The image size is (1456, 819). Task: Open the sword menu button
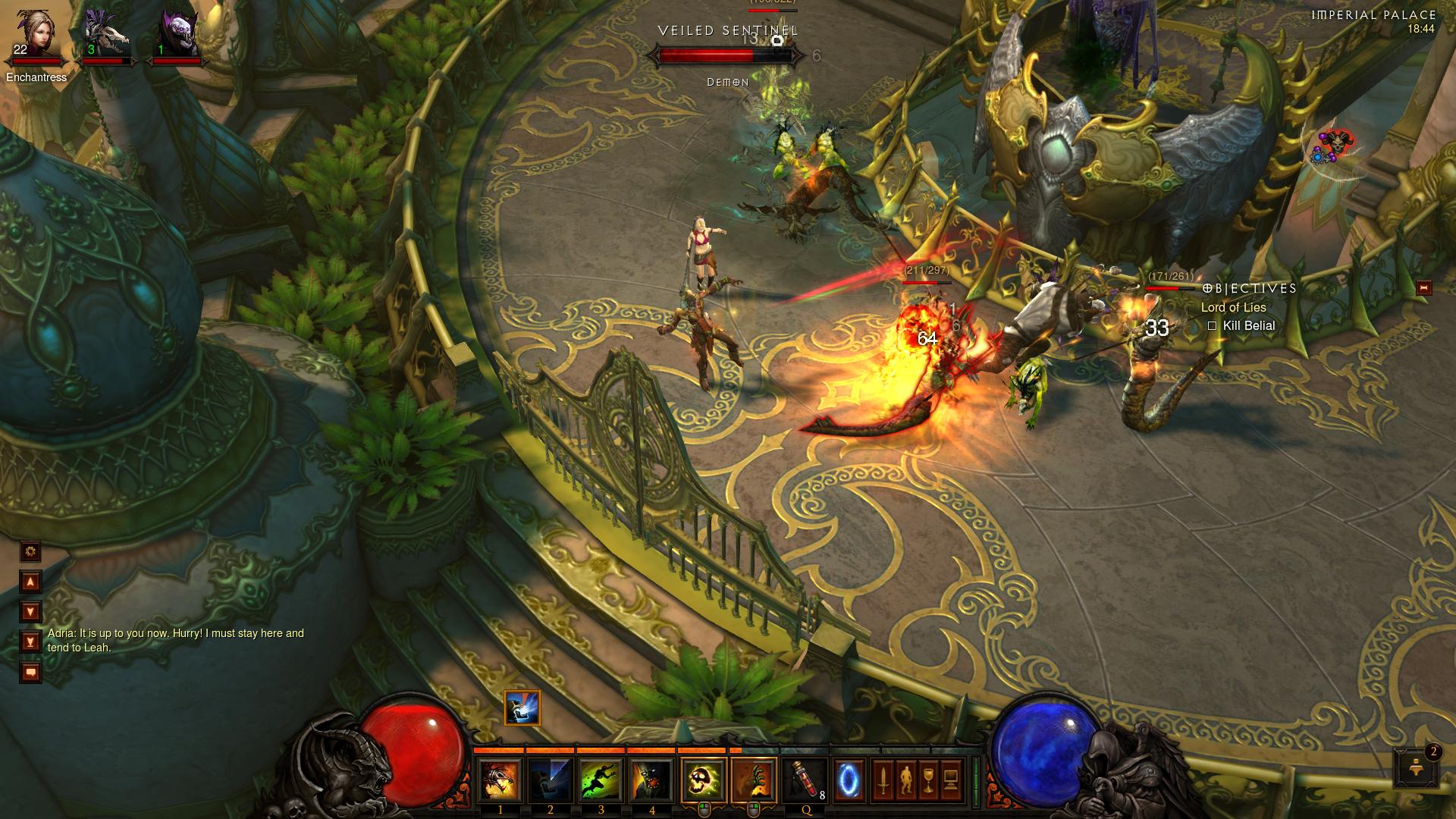tap(883, 780)
